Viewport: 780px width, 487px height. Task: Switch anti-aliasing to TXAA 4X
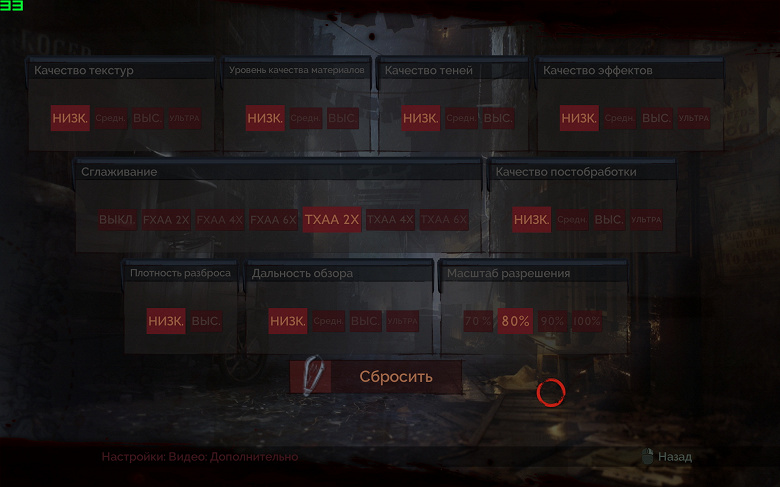(x=390, y=220)
